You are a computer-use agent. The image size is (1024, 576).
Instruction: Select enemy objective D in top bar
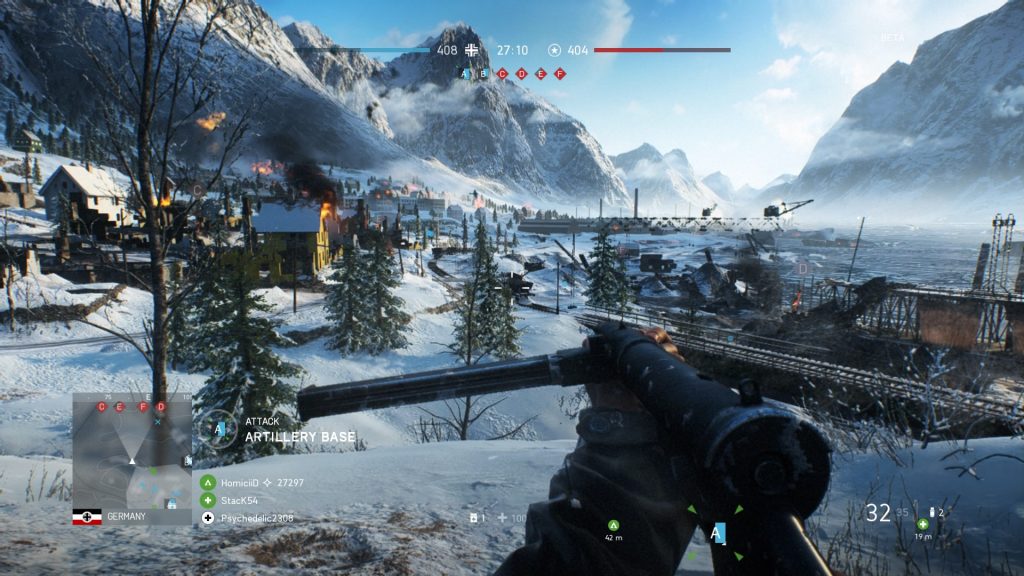click(x=521, y=73)
